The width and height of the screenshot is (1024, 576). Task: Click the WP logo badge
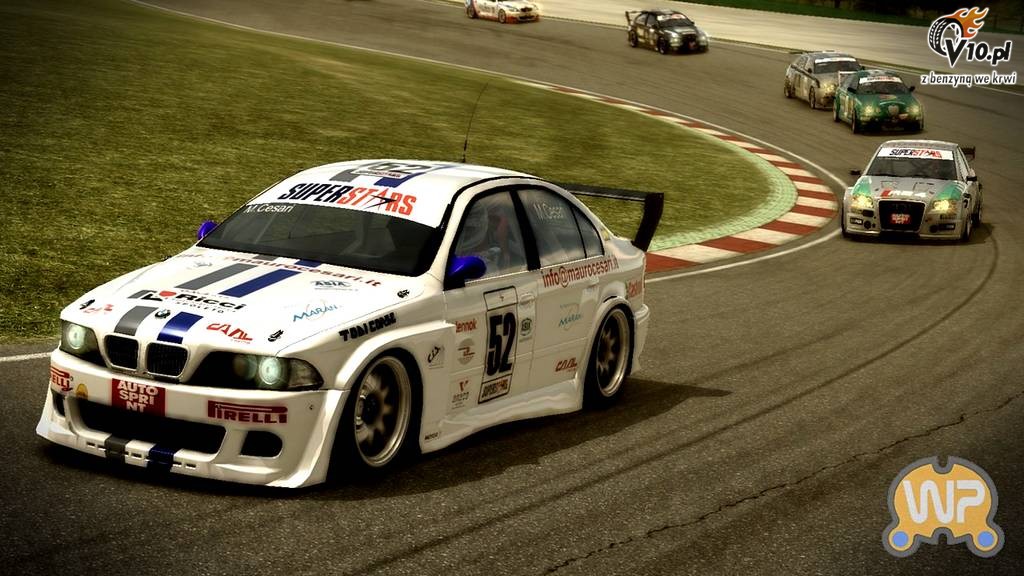pyautogui.click(x=942, y=505)
